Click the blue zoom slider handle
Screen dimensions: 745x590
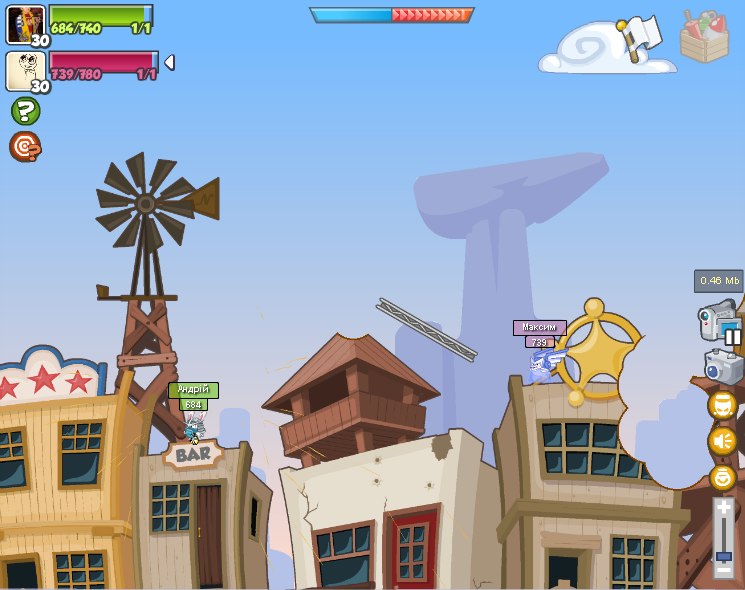click(723, 556)
